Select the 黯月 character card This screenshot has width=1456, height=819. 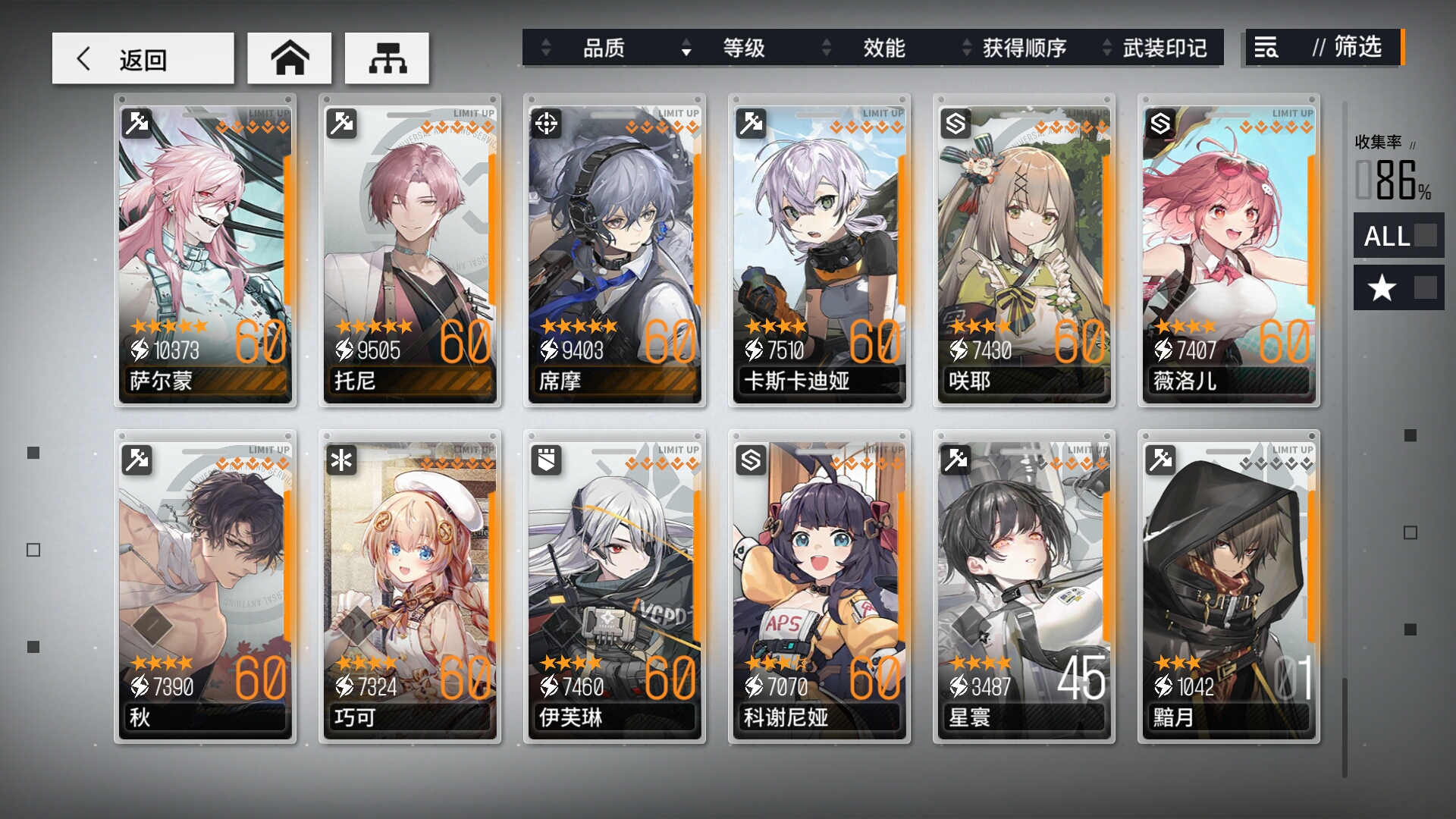1228,586
